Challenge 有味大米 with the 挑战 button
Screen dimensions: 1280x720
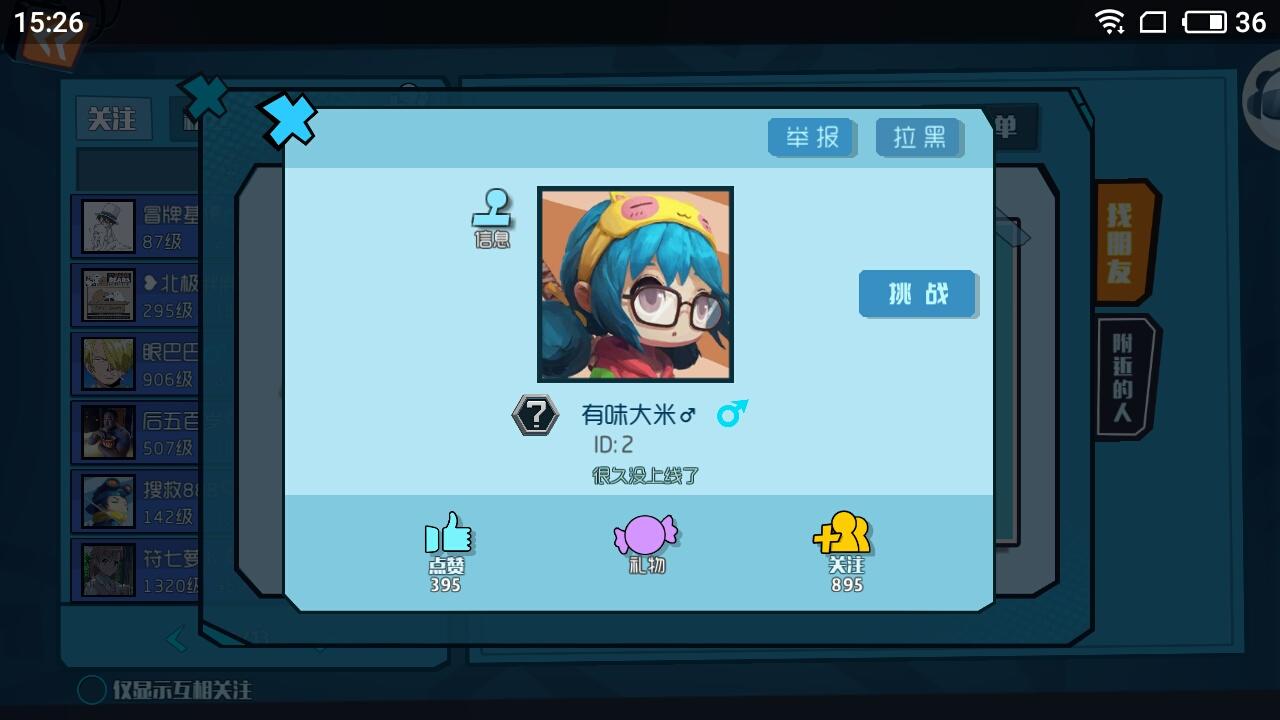pyautogui.click(x=917, y=294)
